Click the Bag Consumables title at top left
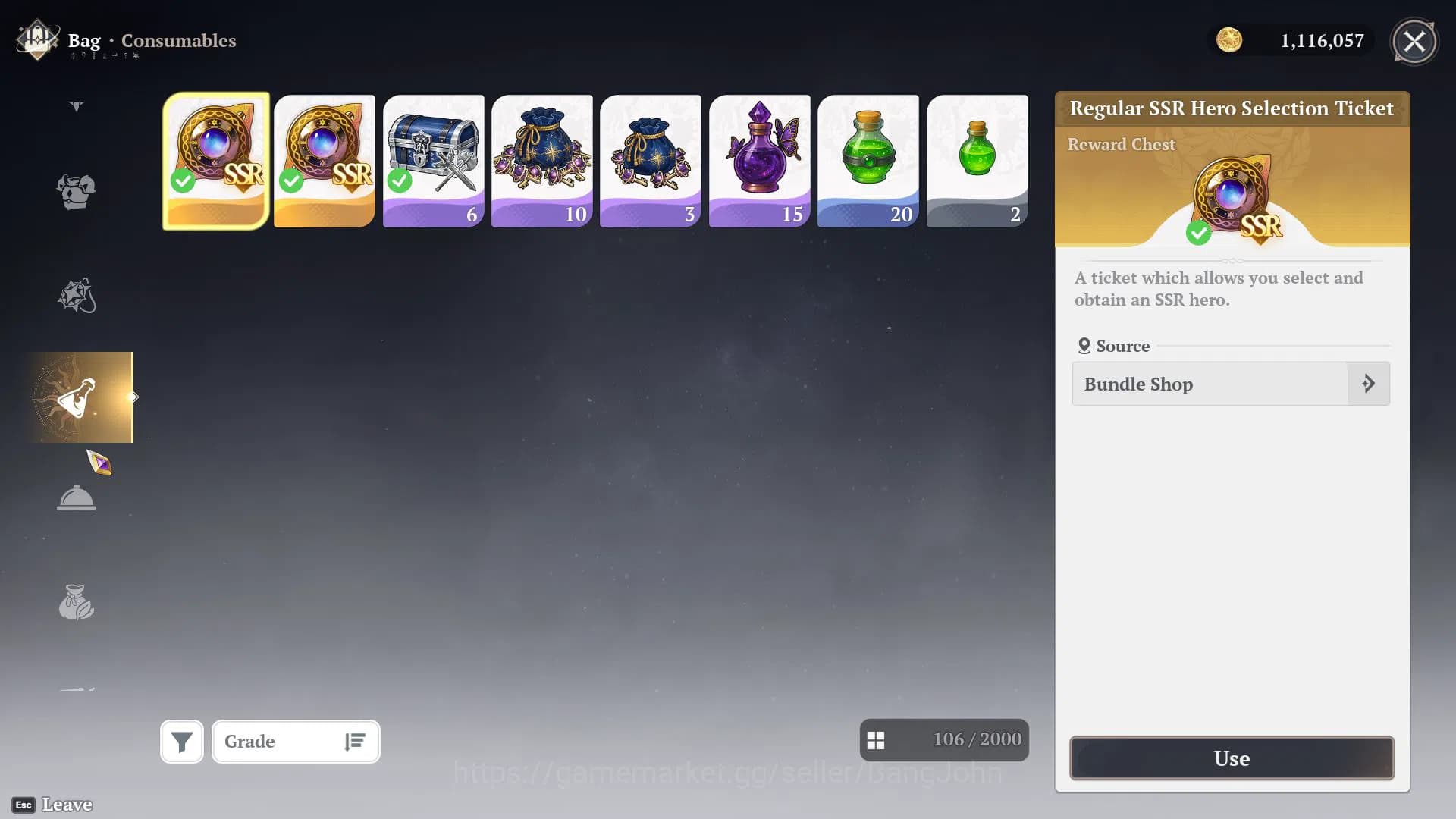 coord(152,41)
